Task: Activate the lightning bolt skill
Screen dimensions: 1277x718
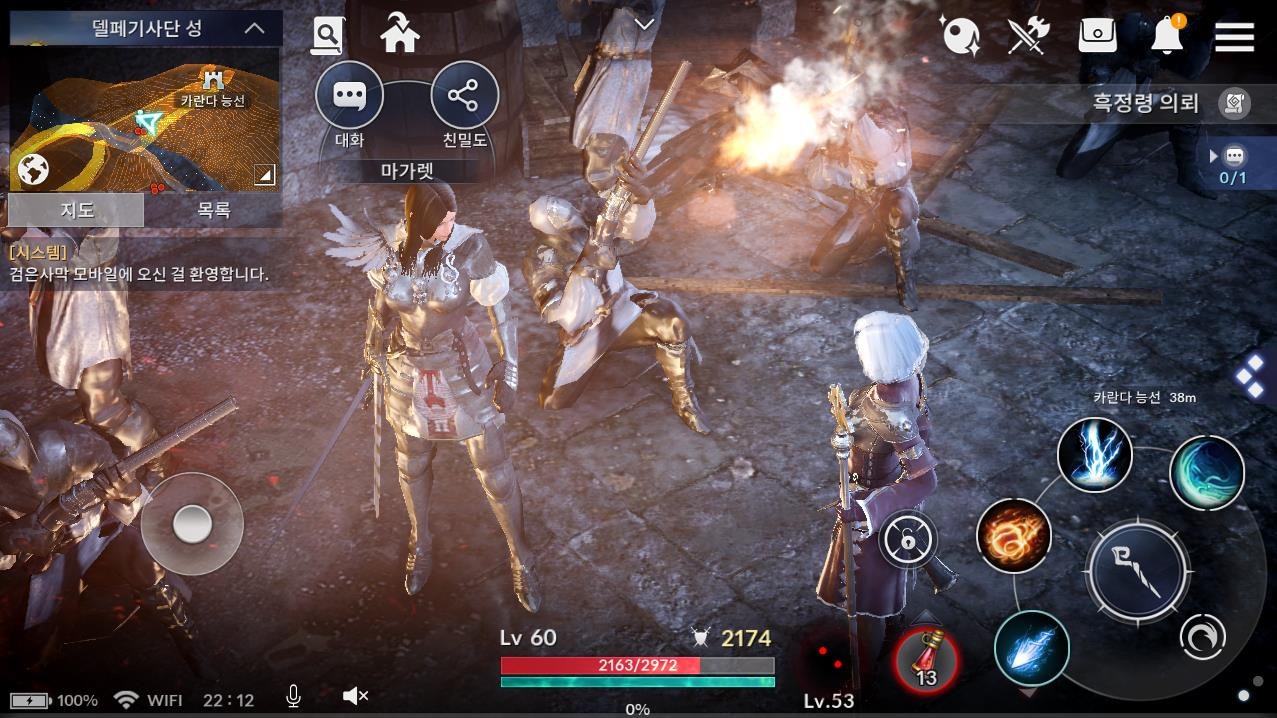Action: point(1095,455)
